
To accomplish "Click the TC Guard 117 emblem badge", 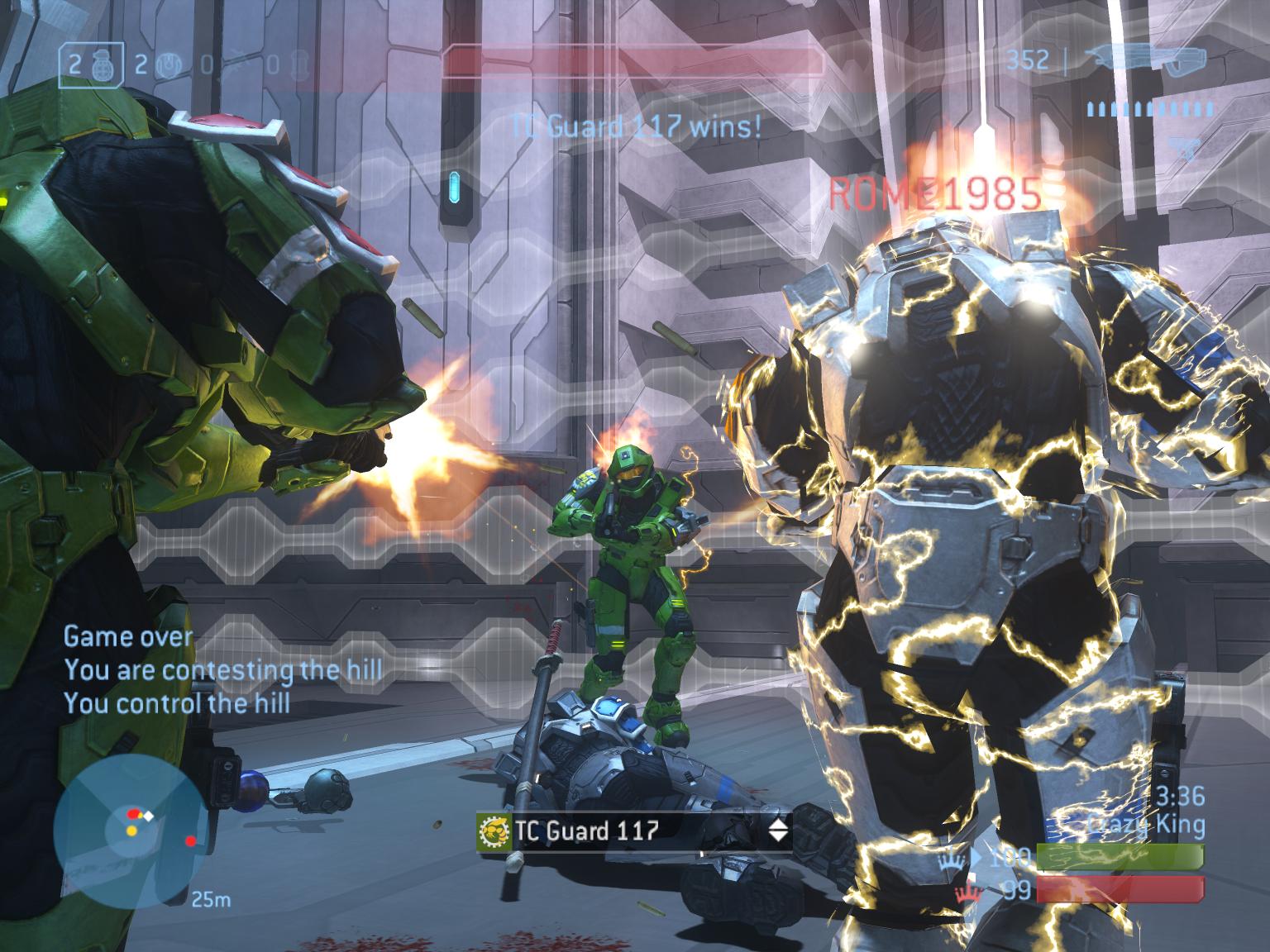I will coord(494,831).
